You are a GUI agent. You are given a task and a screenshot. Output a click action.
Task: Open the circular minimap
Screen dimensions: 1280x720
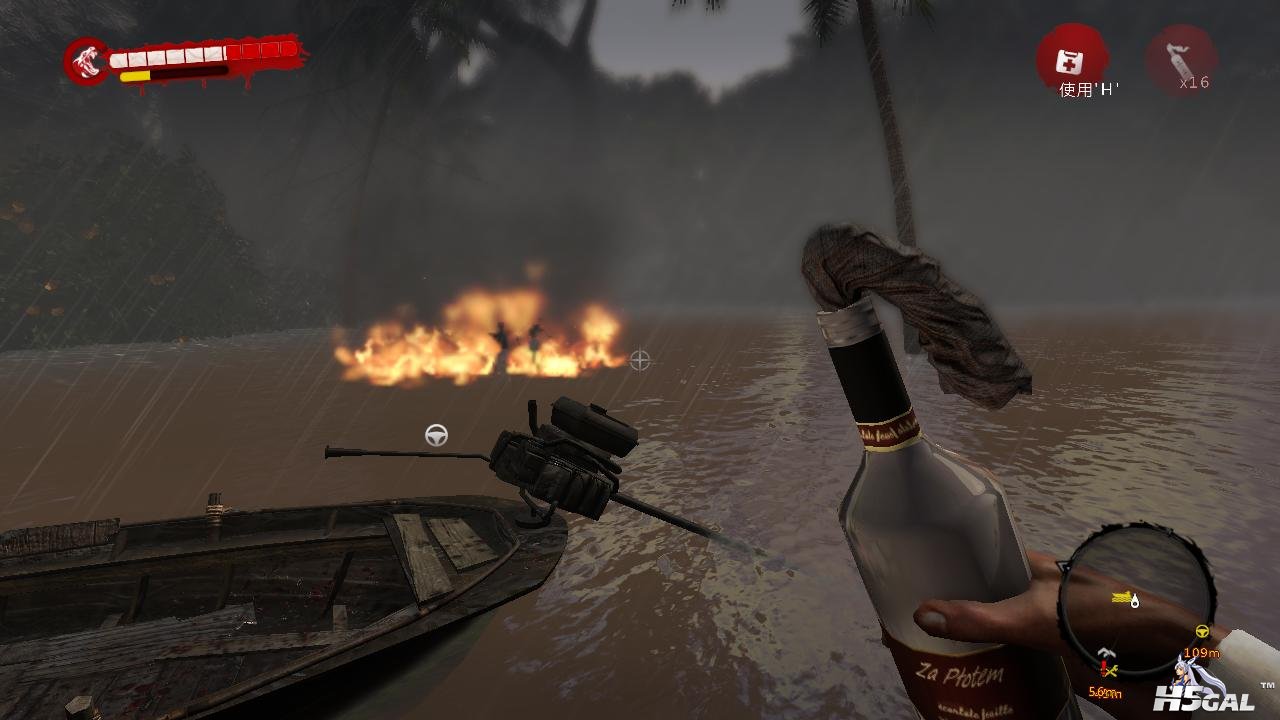1135,602
